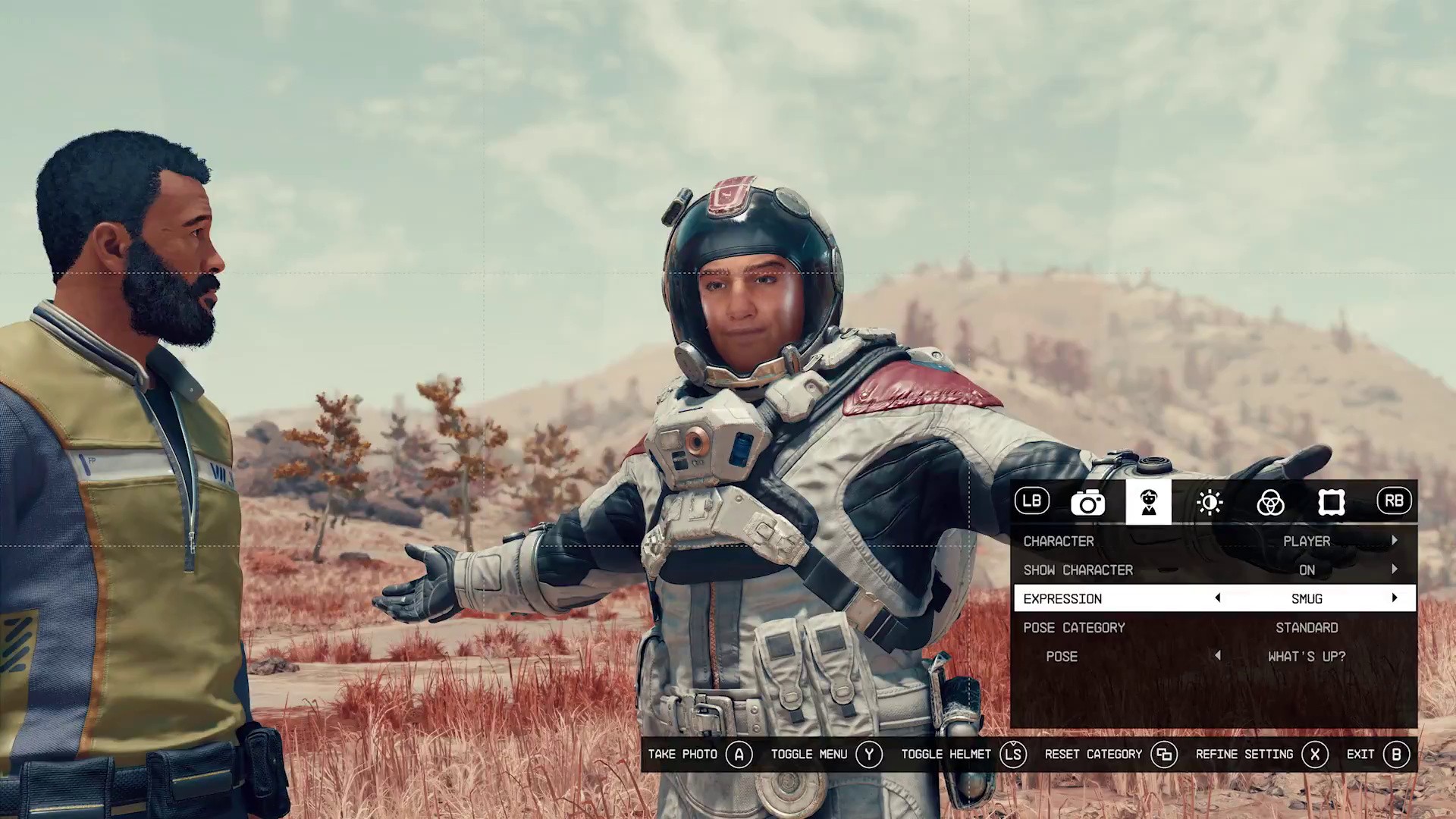This screenshot has width=1456, height=819.
Task: Click left arrow to change What's Up pose
Action: pos(1217,656)
